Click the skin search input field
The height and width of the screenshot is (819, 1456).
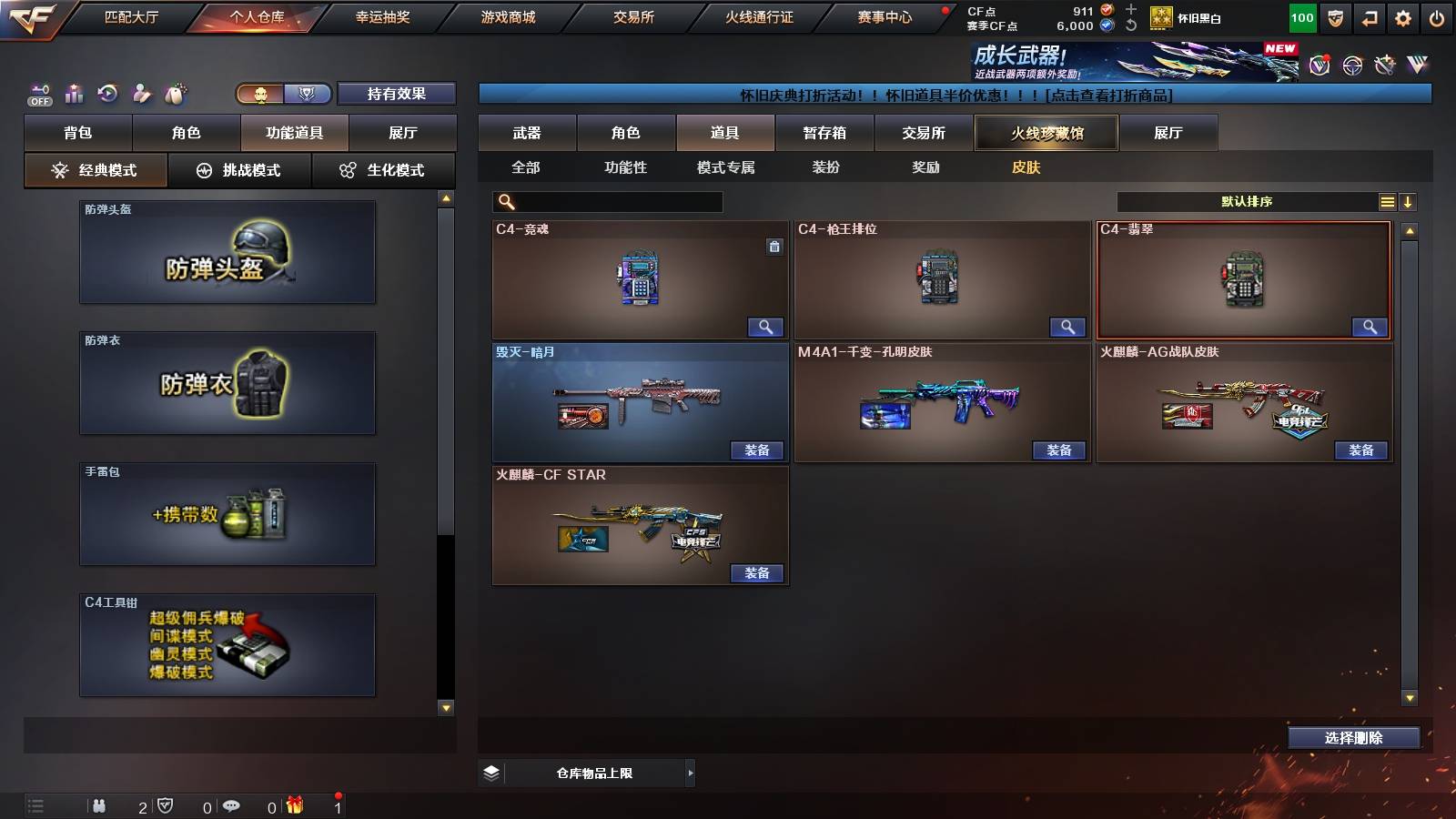[605, 200]
